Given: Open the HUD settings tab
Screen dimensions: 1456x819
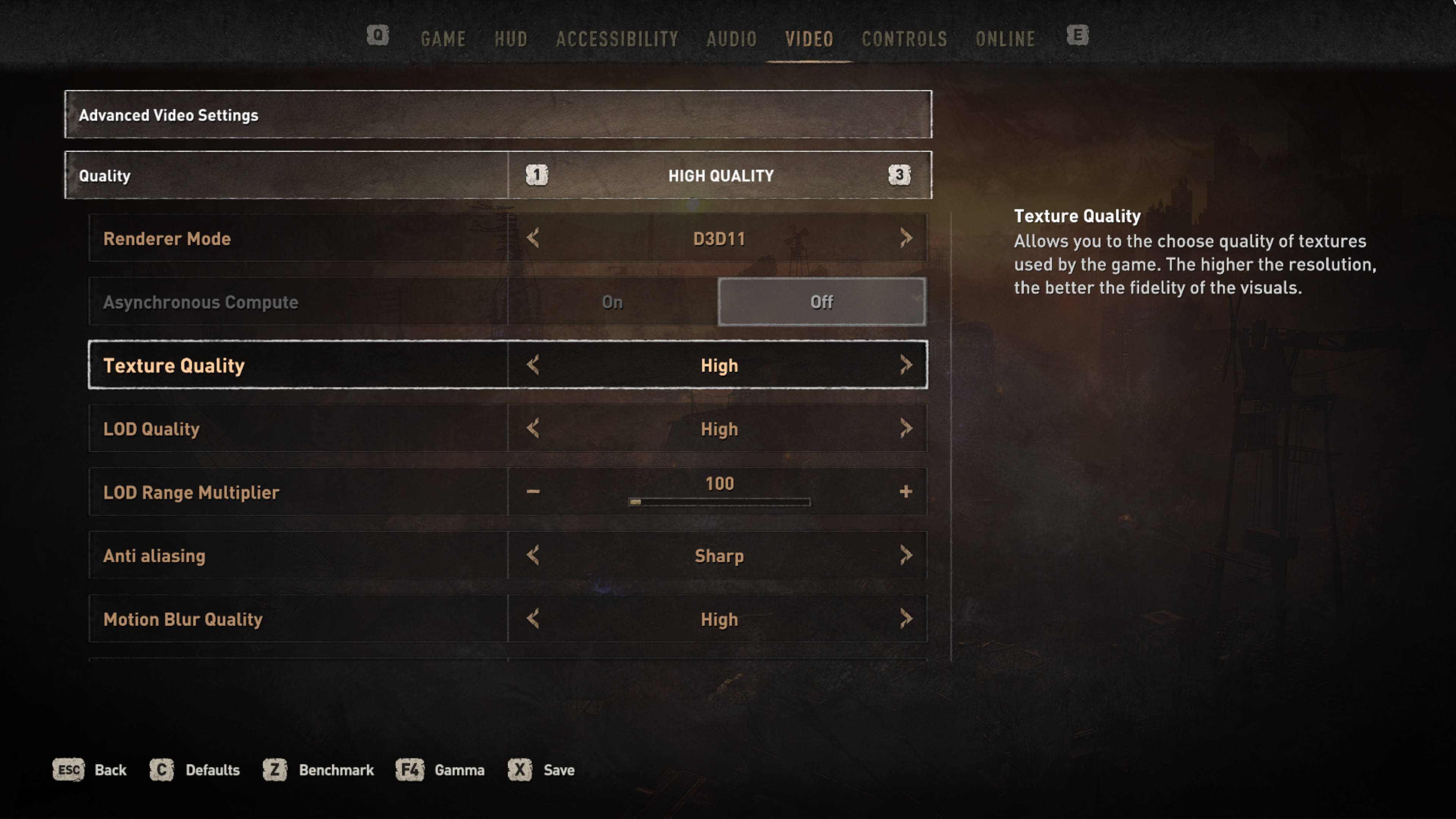Looking at the screenshot, I should click(x=511, y=39).
